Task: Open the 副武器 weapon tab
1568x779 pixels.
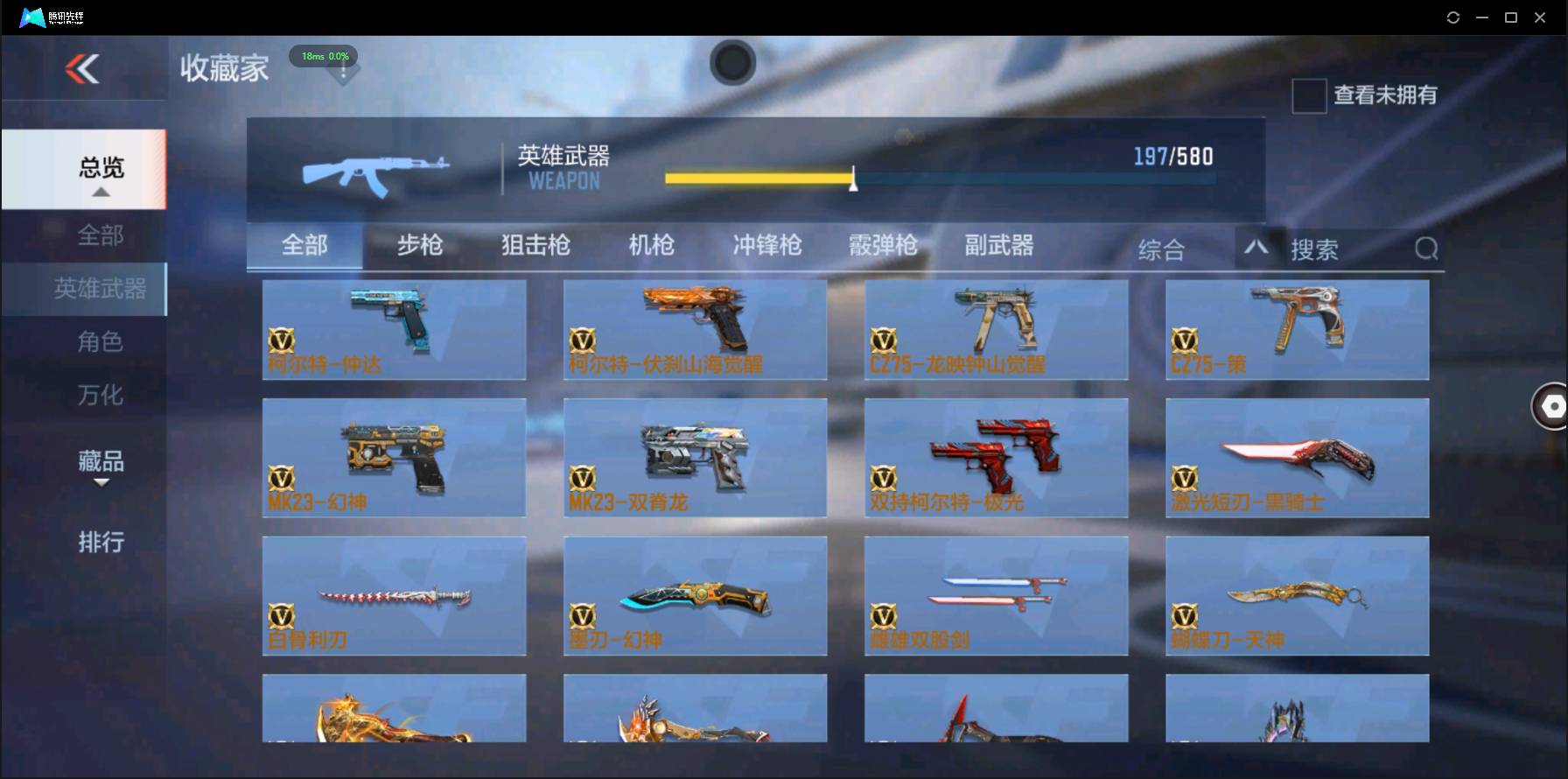Action: click(x=997, y=246)
